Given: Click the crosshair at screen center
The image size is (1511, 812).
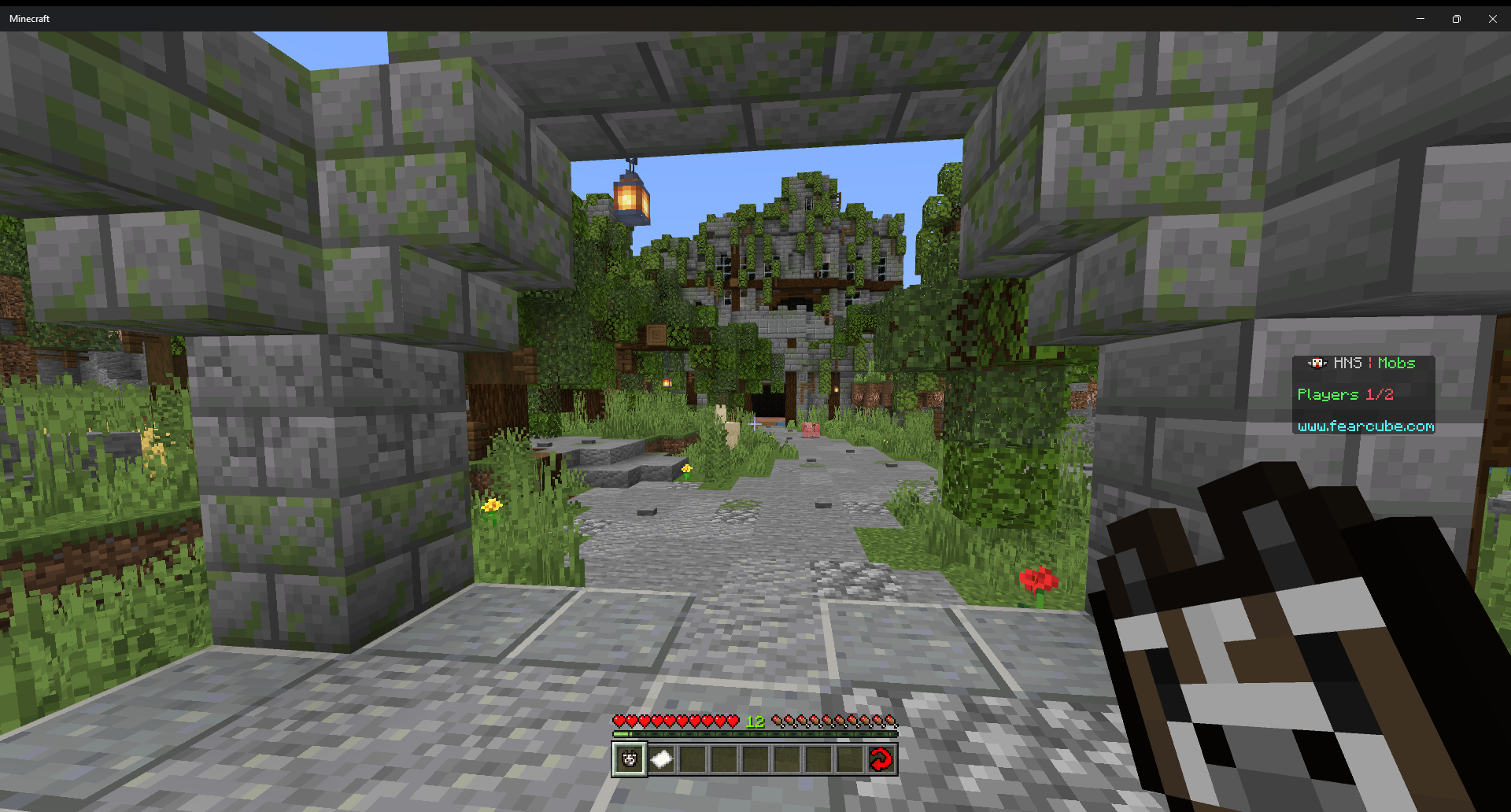Looking at the screenshot, I should pos(755,424).
